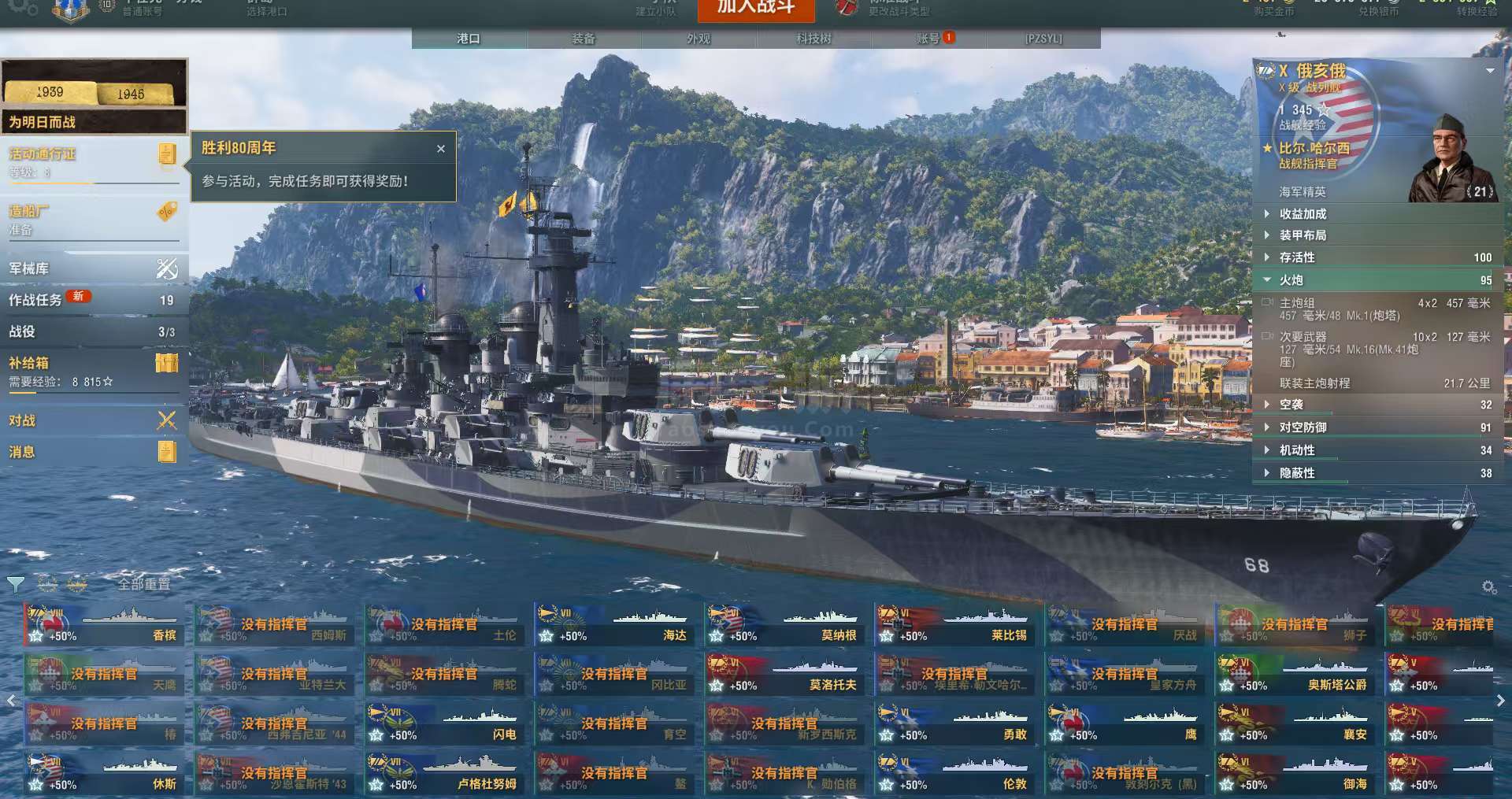View 作战任务 combat missions

(94, 300)
